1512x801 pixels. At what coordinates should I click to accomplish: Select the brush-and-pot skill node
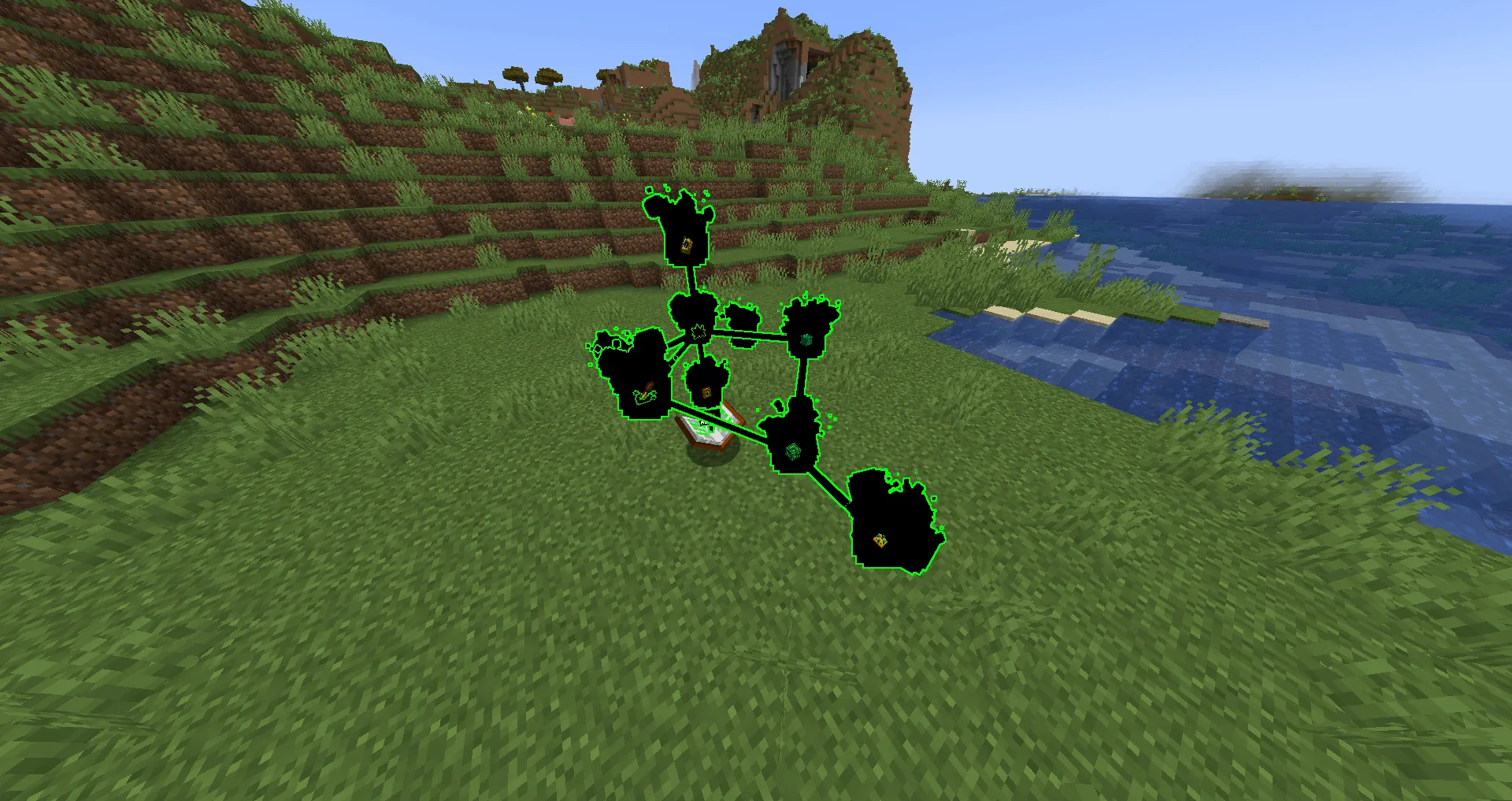[644, 394]
